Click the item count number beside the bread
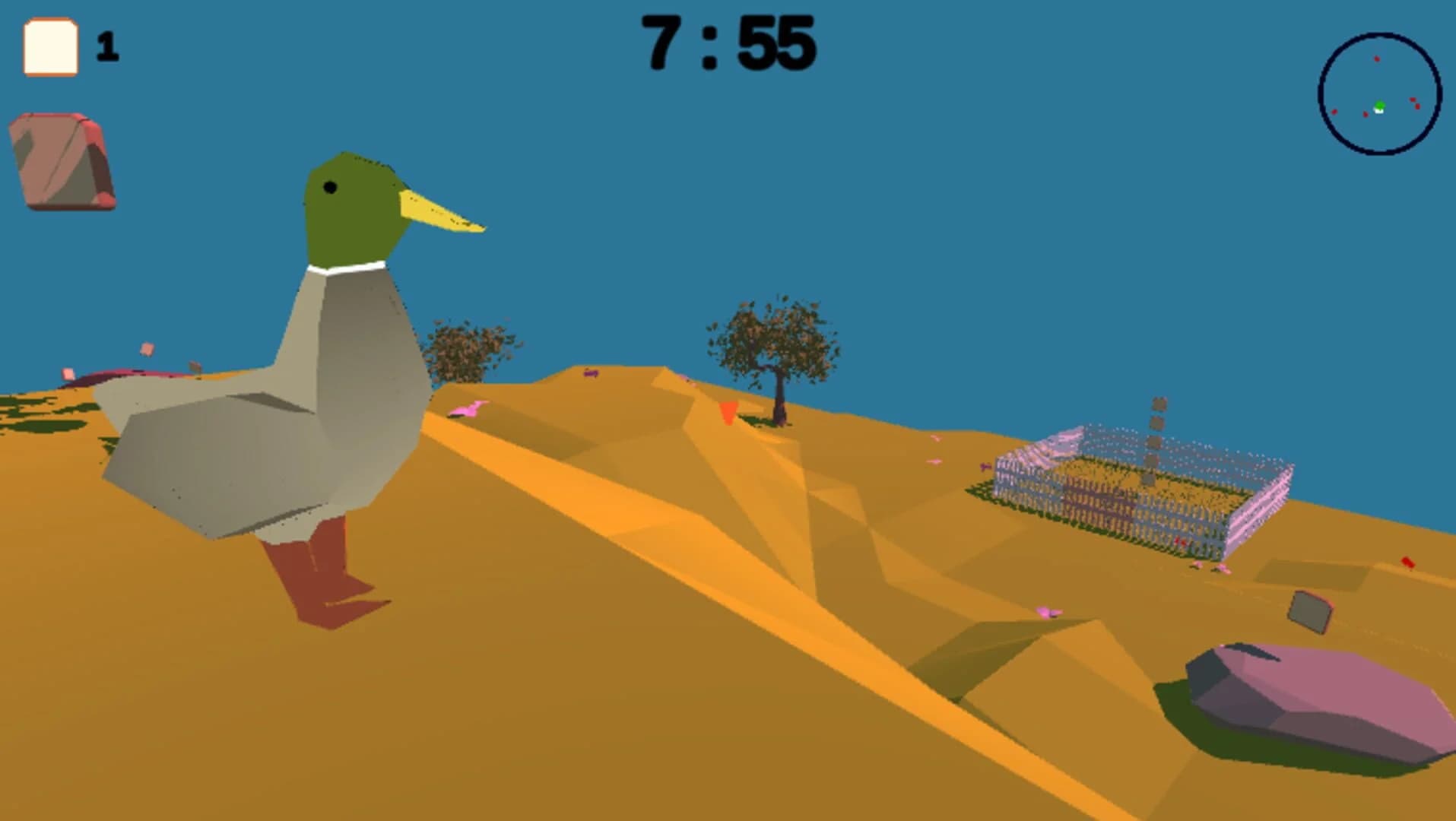This screenshot has height=821, width=1456. [107, 47]
